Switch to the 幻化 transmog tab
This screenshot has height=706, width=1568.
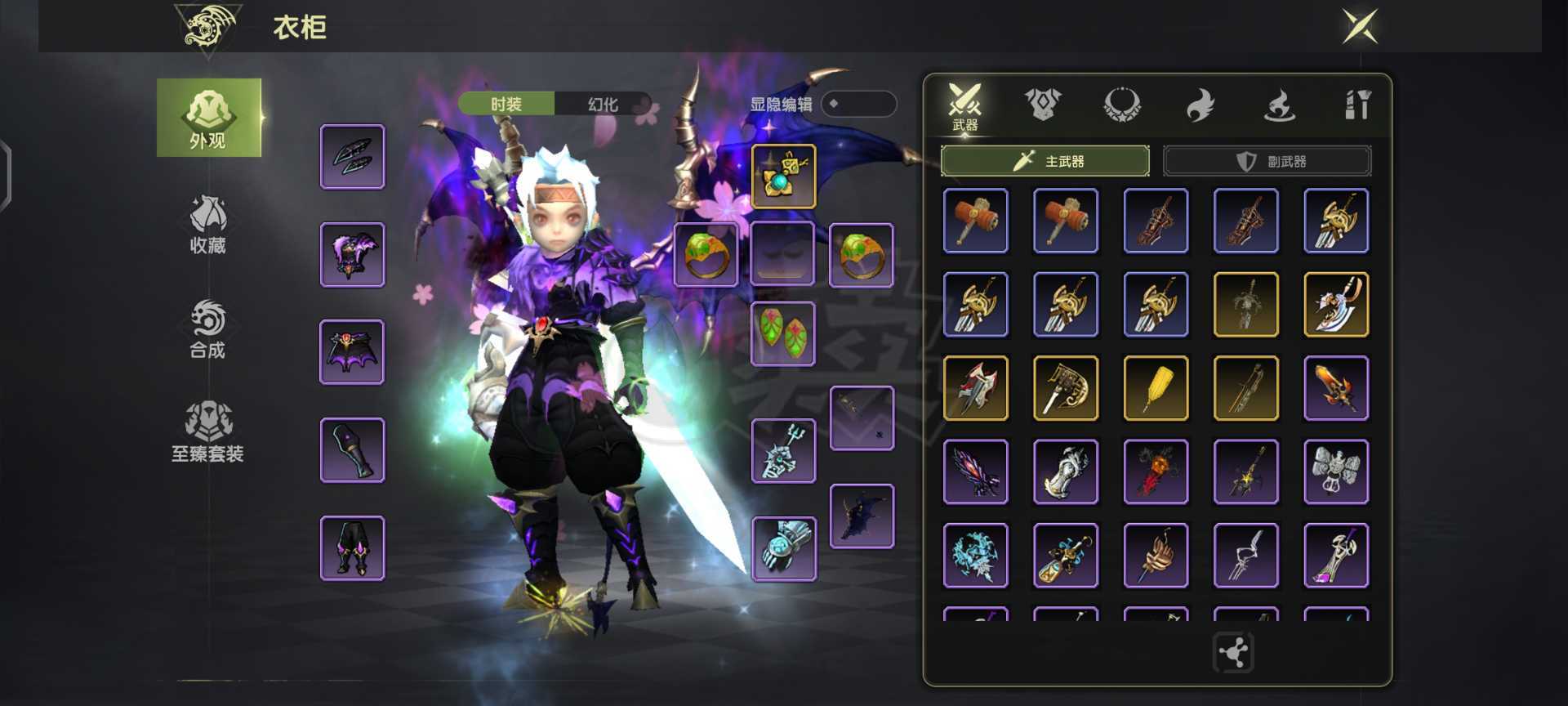pos(603,105)
